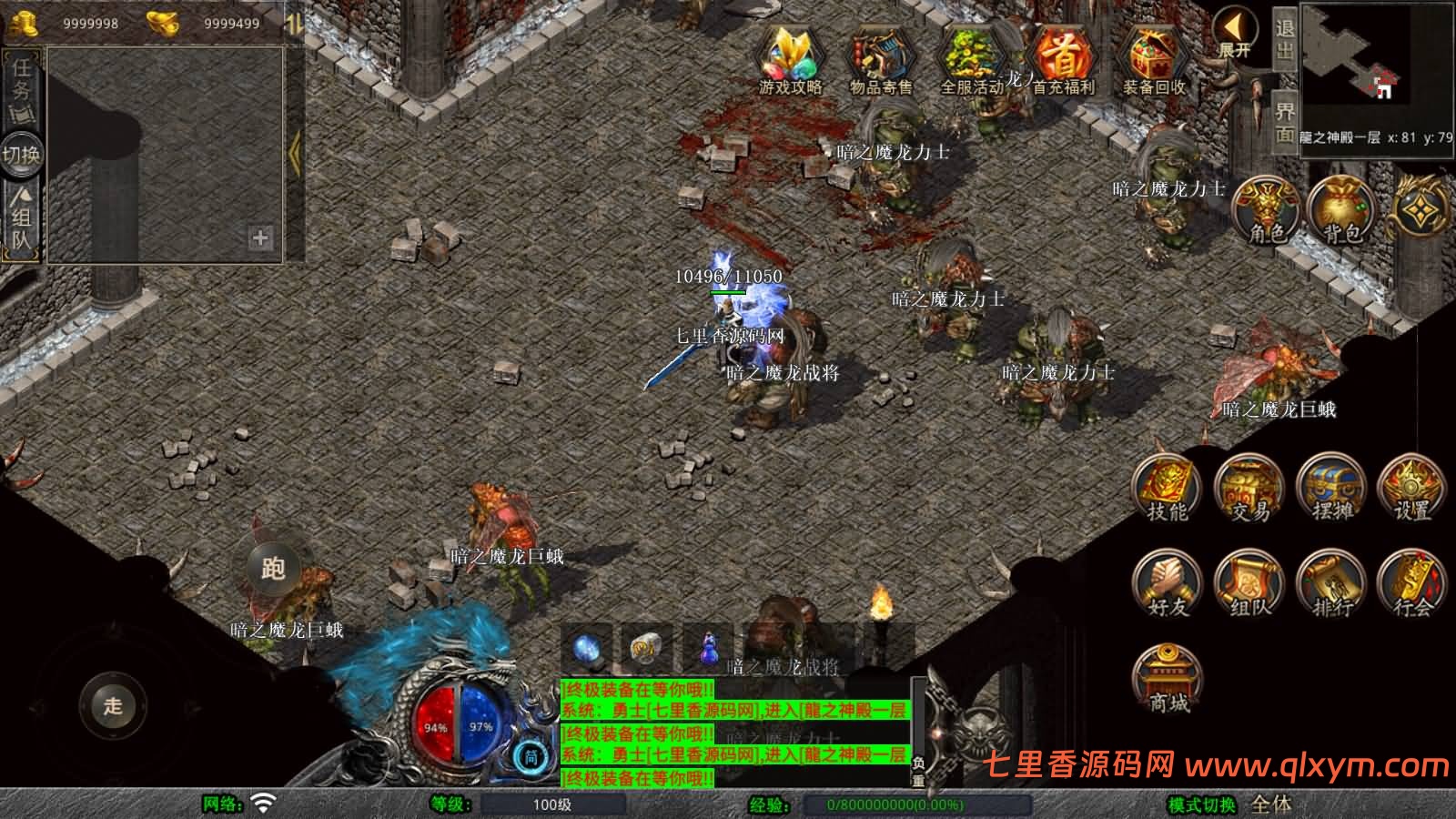This screenshot has width=1456, height=819.
Task: Show the 全服活动 server events
Action: pyautogui.click(x=971, y=58)
